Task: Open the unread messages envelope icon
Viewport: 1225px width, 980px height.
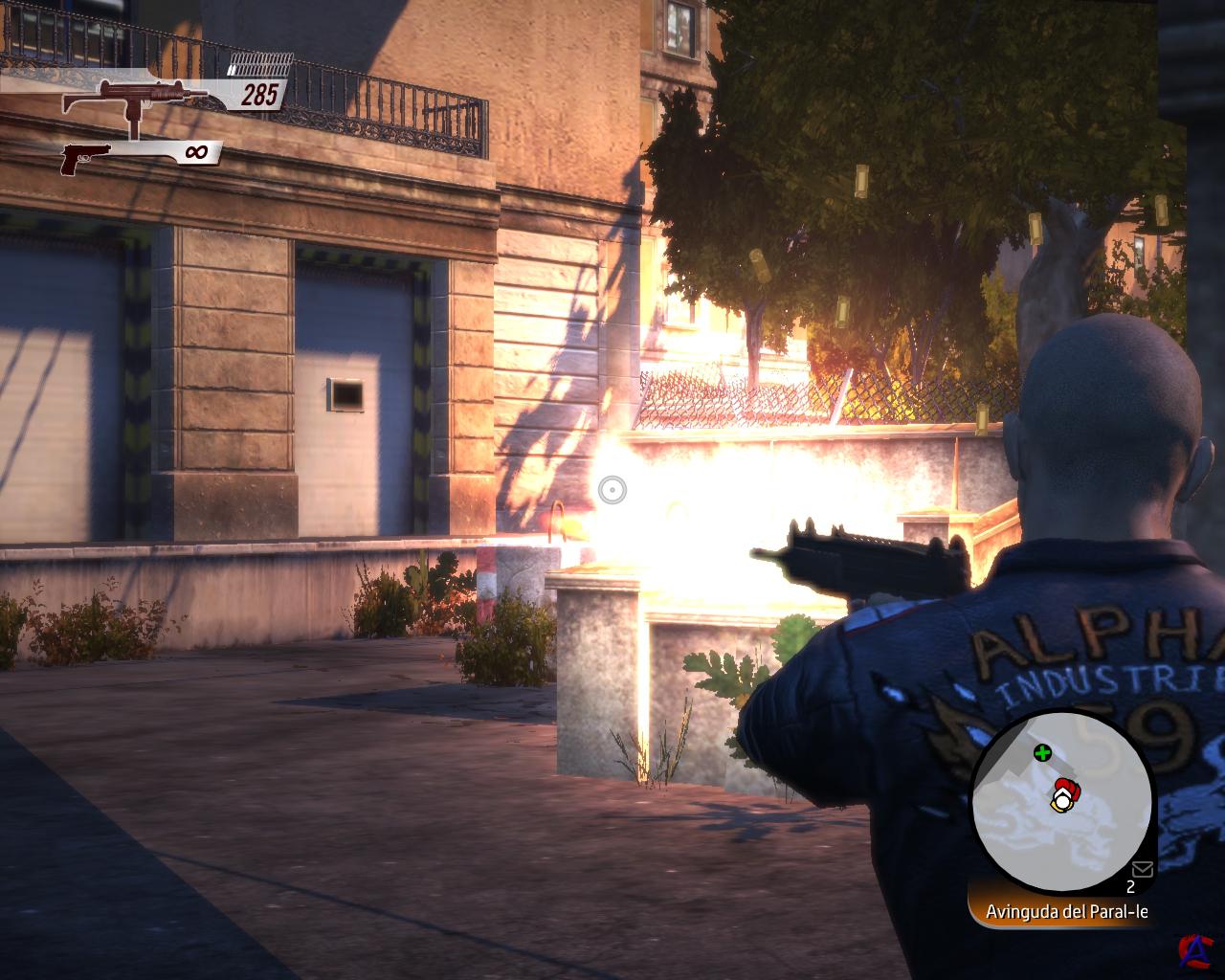Action: tap(1142, 869)
